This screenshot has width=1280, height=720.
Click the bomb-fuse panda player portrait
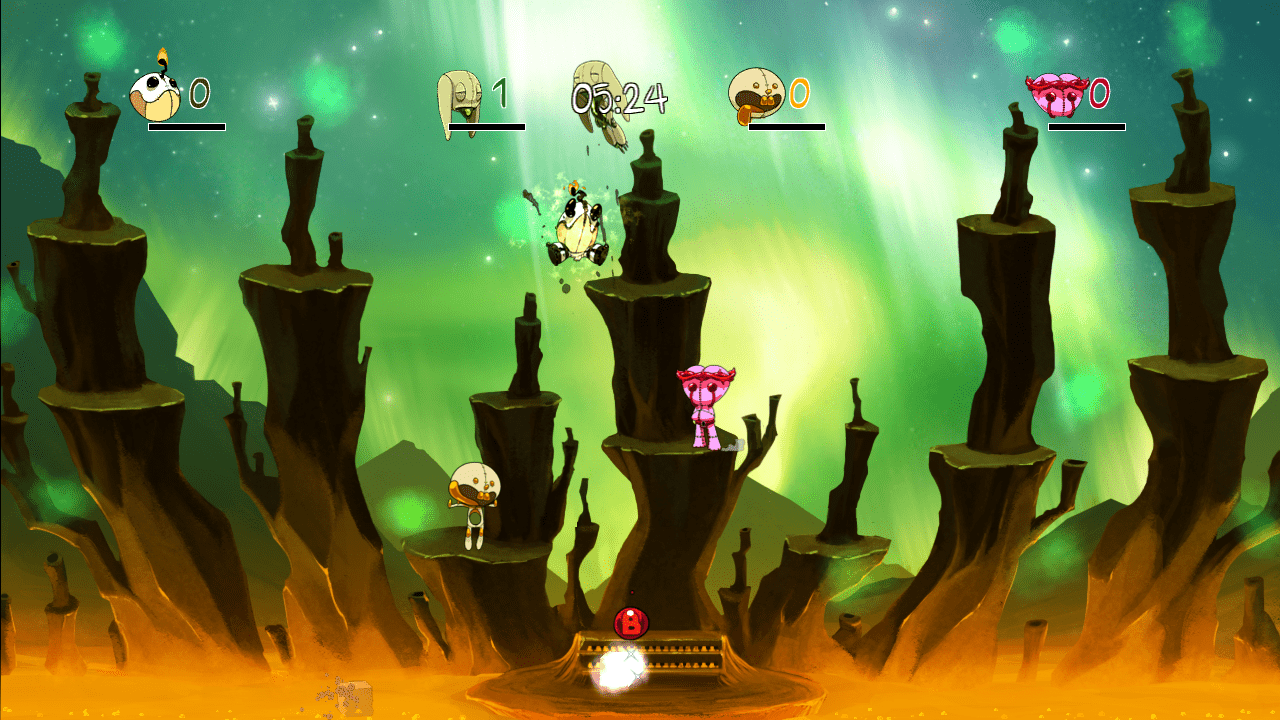(x=156, y=94)
